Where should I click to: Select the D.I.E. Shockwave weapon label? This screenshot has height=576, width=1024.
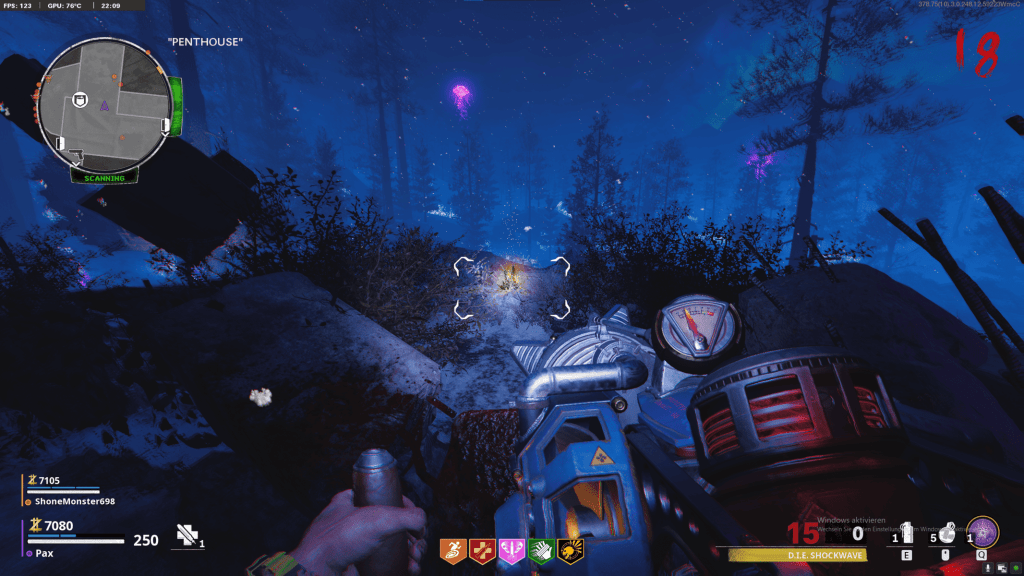[x=791, y=554]
